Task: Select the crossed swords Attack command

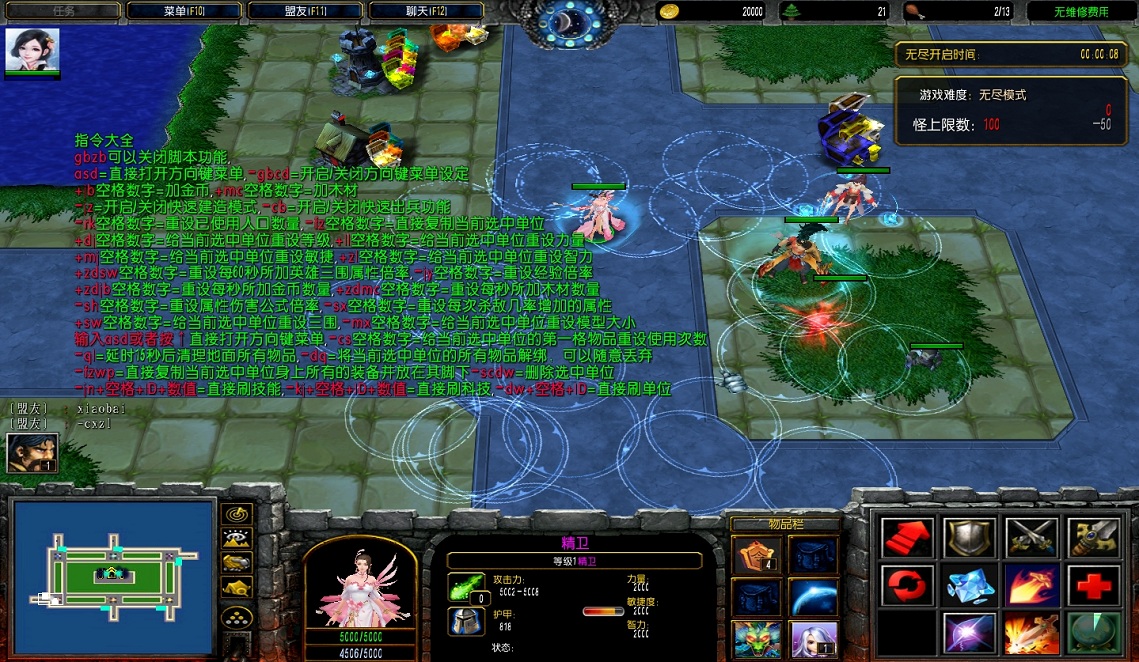Action: (x=1030, y=538)
